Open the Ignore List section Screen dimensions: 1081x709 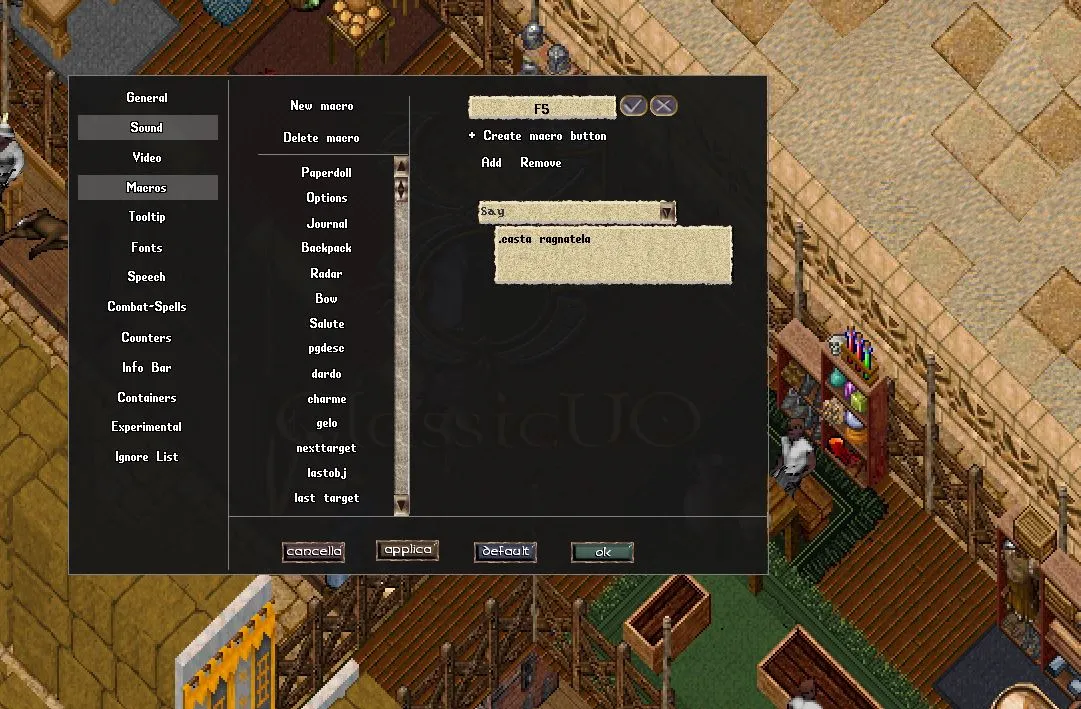pos(147,457)
